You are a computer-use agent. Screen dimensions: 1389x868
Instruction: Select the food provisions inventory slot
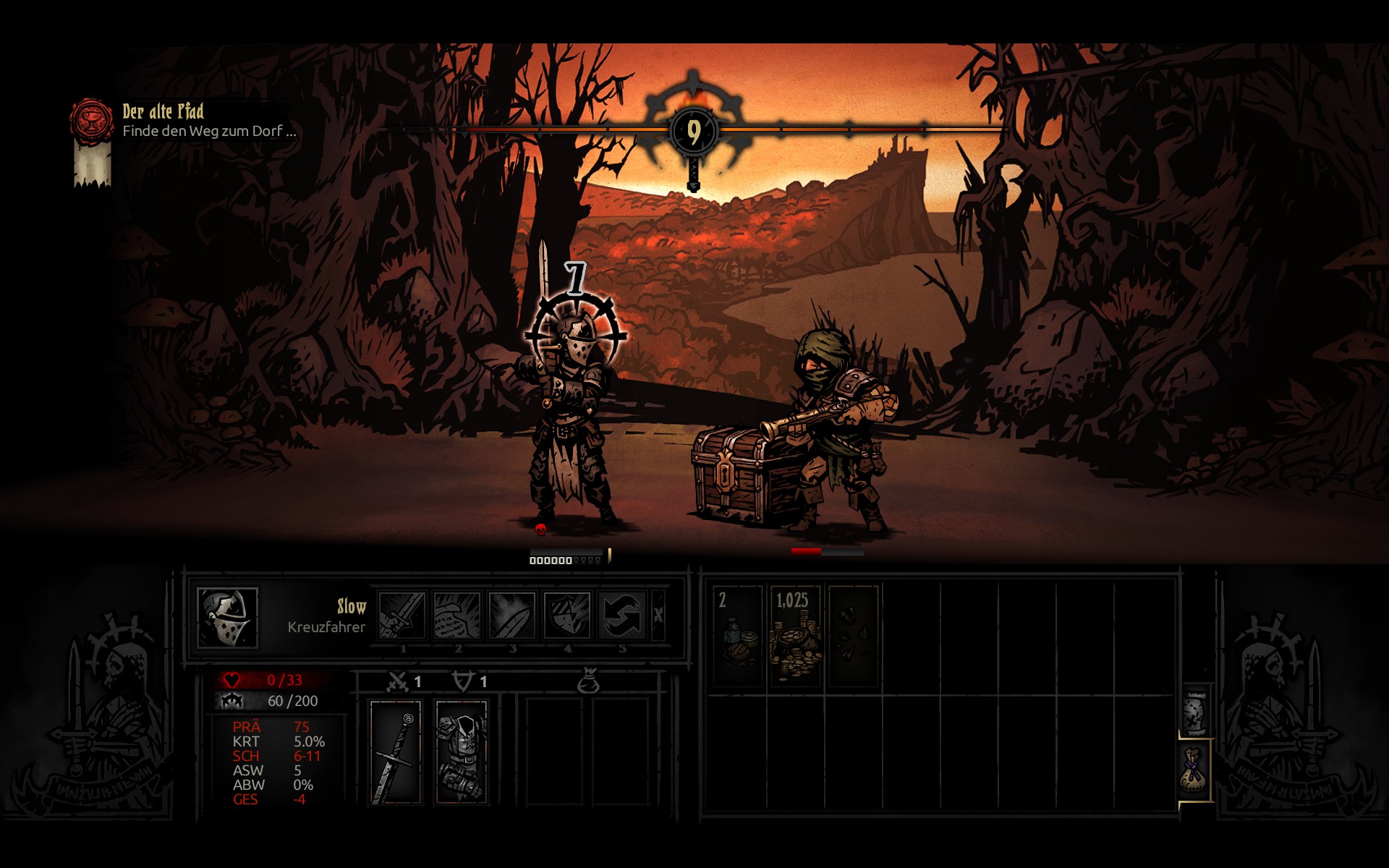737,637
